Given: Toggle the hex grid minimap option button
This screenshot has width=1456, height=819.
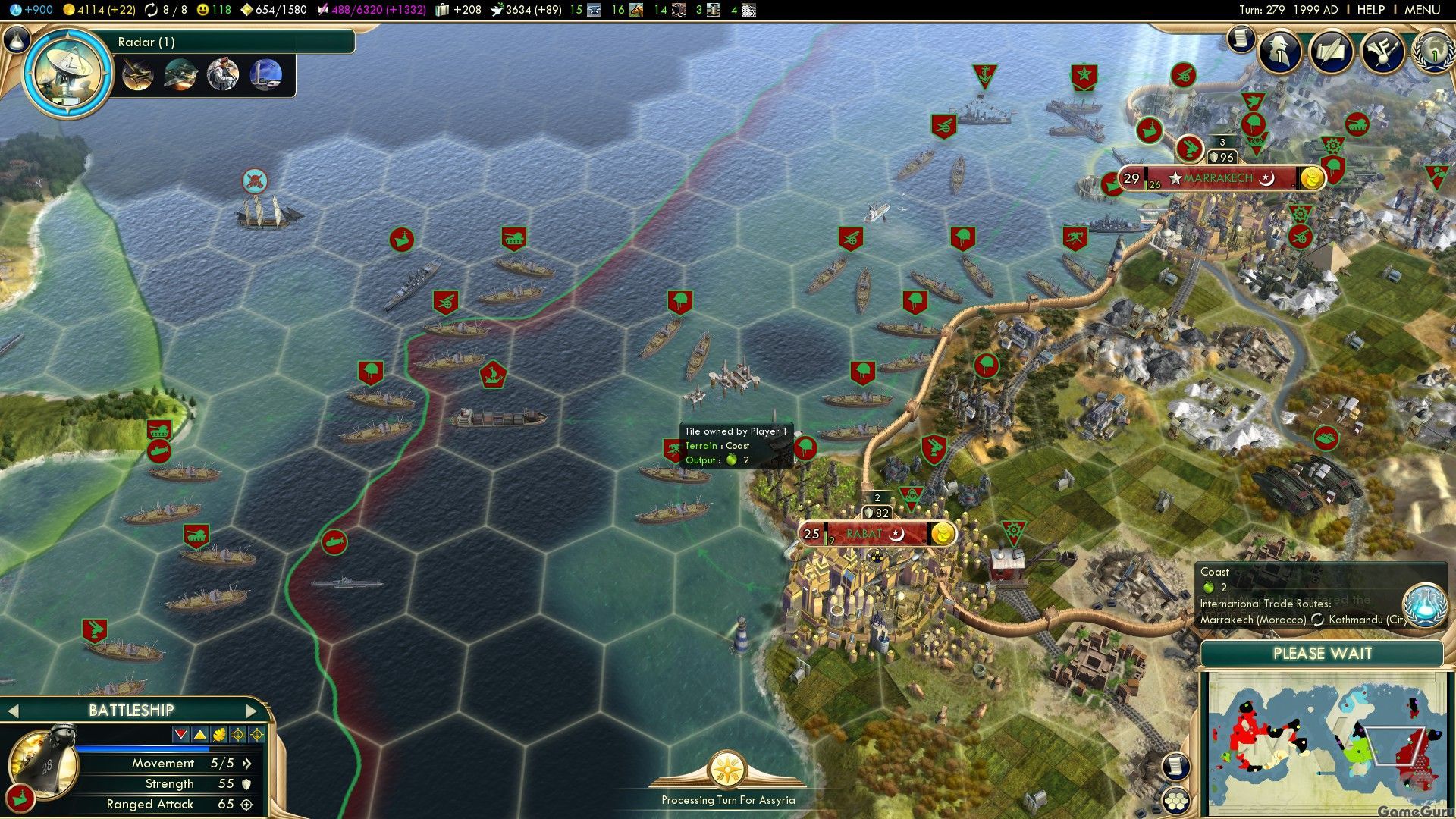Looking at the screenshot, I should tap(1175, 800).
